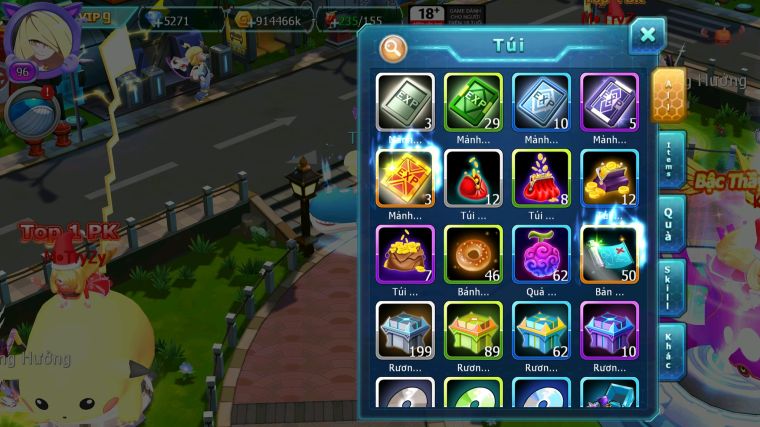
Task: Close the Túi bag window
Action: (647, 36)
